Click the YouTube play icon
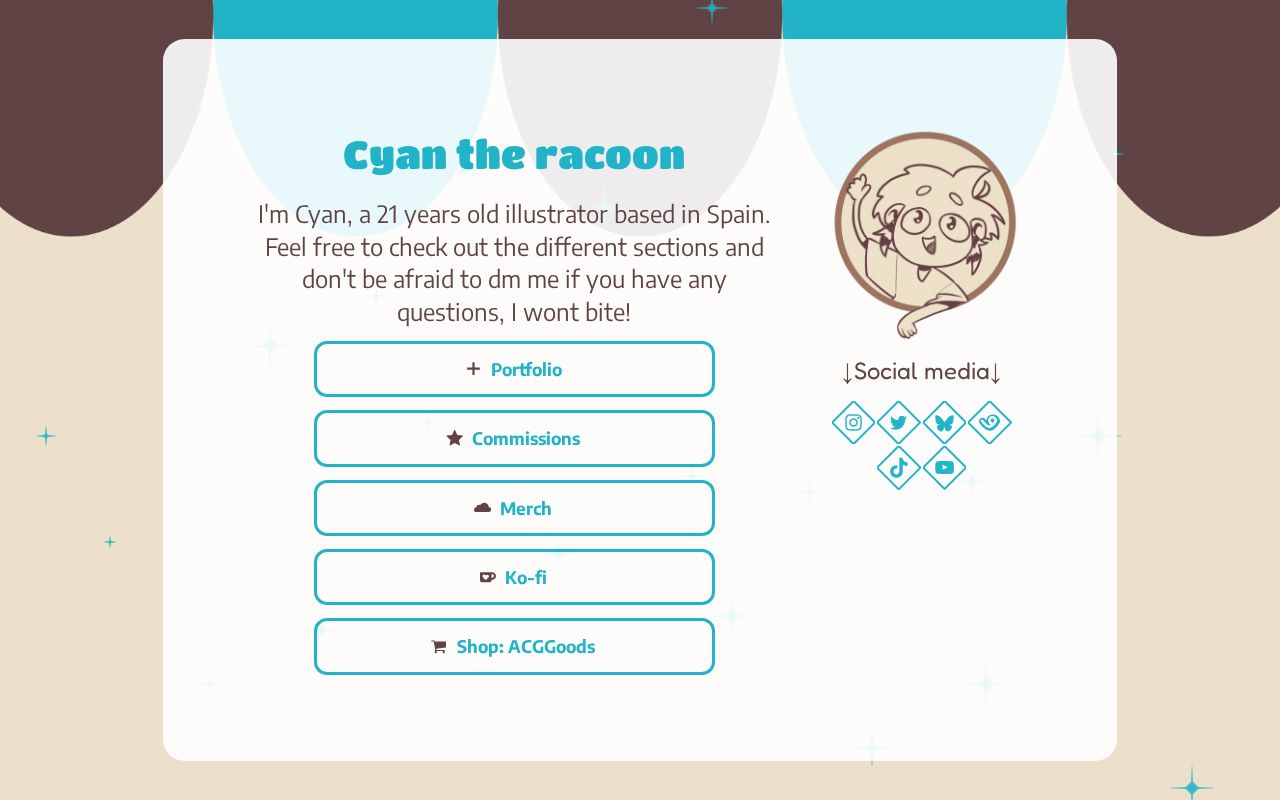The width and height of the screenshot is (1280, 800). (x=944, y=467)
